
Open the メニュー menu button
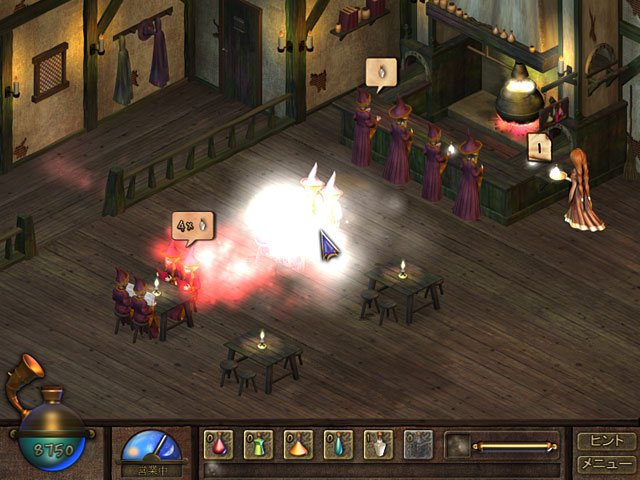[606, 463]
